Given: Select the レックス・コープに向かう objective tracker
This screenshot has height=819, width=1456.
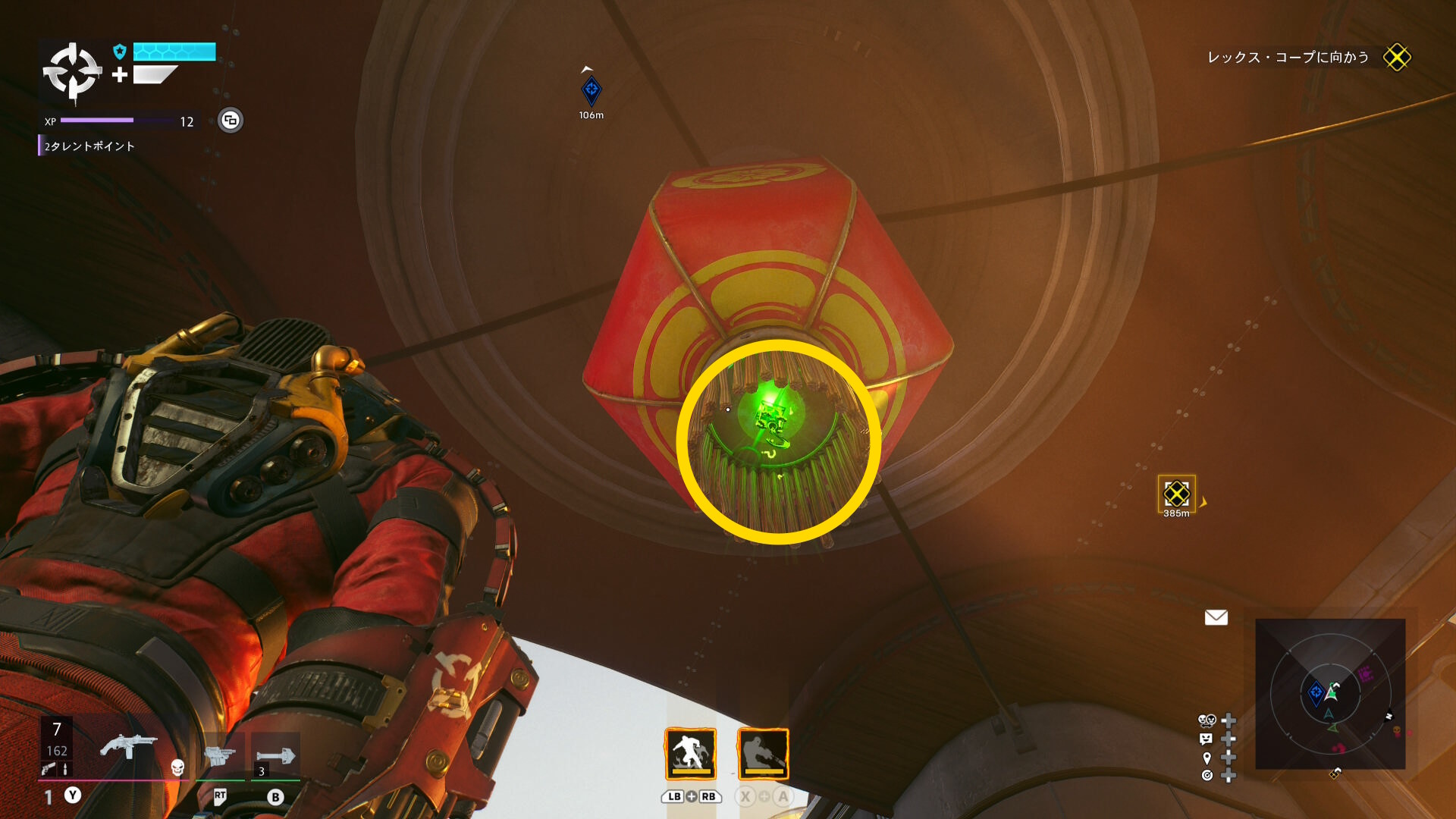Looking at the screenshot, I should click(1288, 58).
